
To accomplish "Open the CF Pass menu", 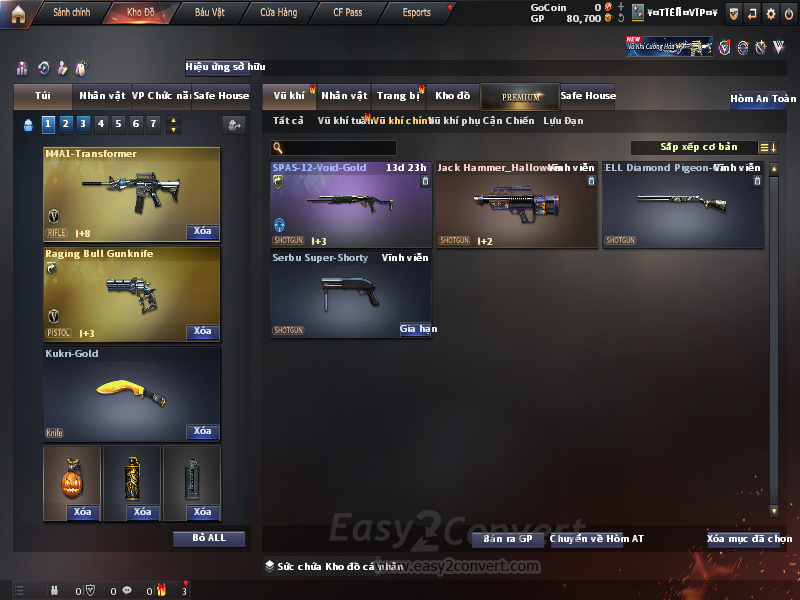I will tap(347, 13).
